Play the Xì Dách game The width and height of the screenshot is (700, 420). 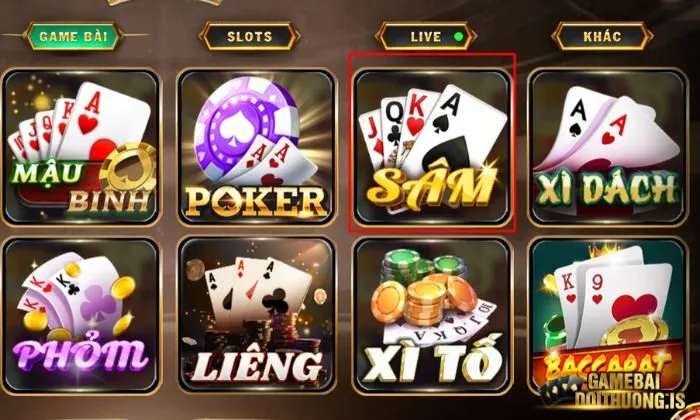[x=606, y=147]
